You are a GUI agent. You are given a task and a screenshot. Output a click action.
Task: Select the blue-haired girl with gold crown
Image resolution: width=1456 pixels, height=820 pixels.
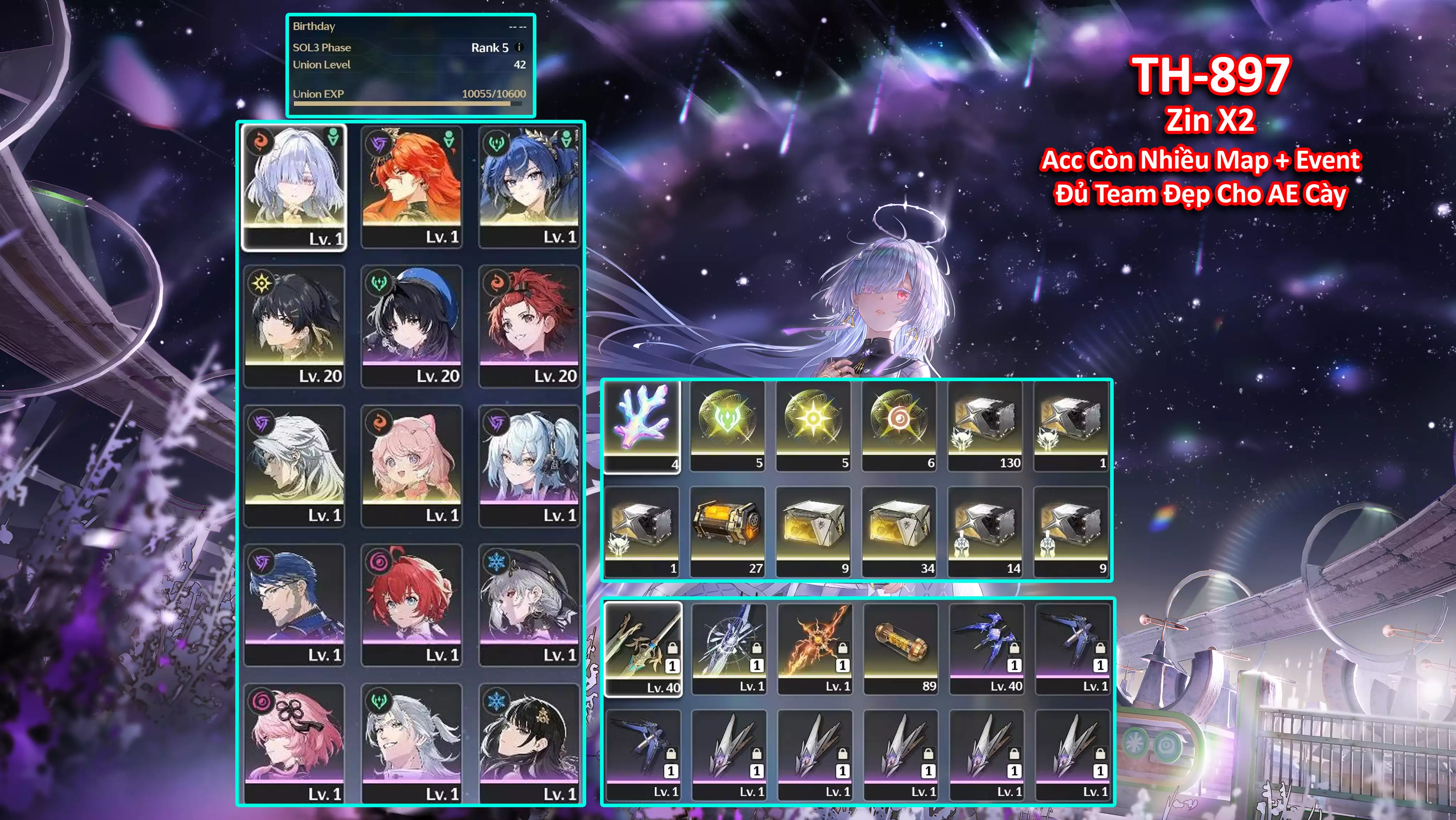(529, 187)
